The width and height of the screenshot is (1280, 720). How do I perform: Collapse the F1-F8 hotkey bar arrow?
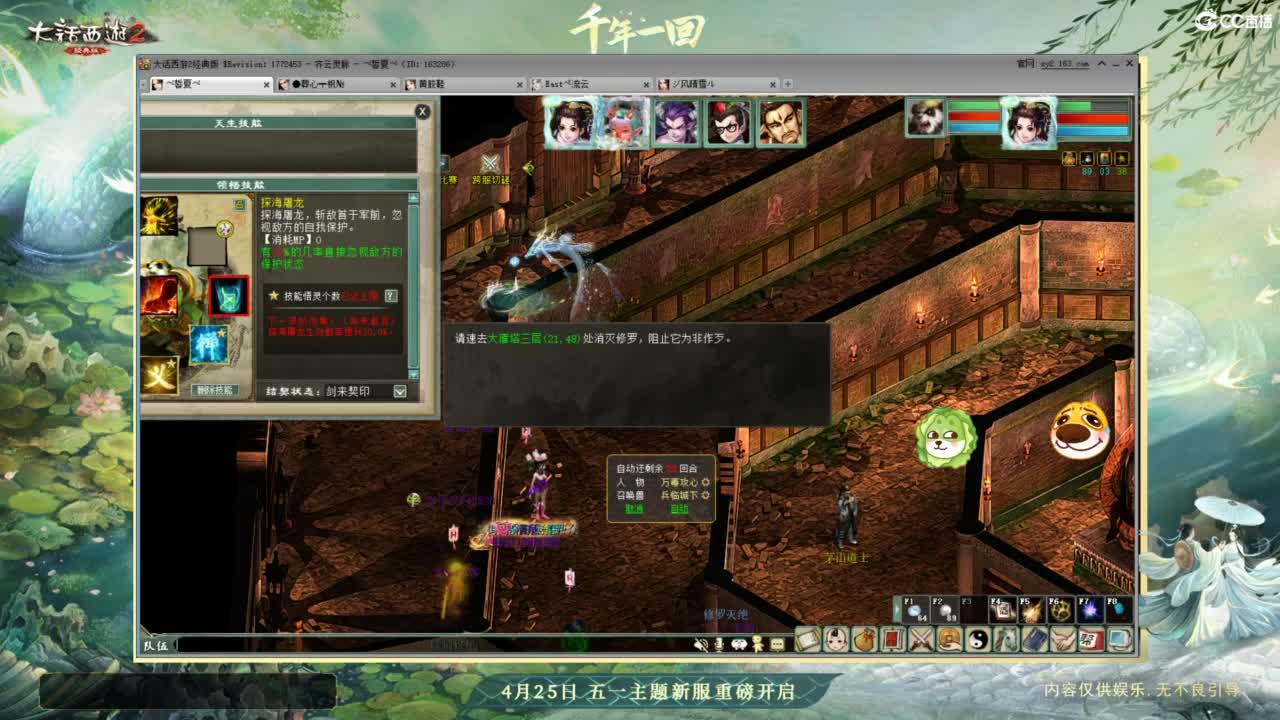tap(897, 609)
